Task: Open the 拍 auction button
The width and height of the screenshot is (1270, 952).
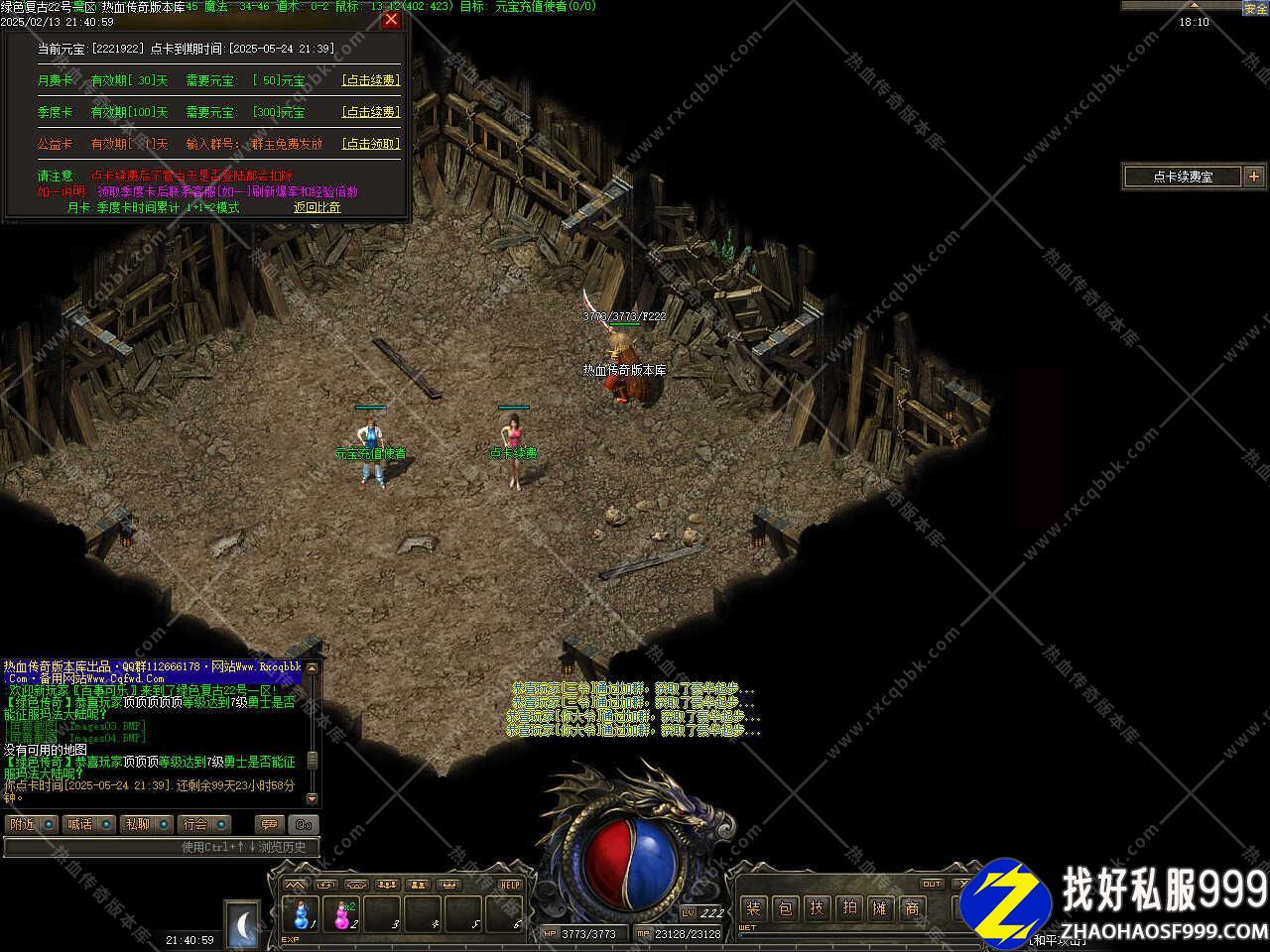Action: [848, 907]
